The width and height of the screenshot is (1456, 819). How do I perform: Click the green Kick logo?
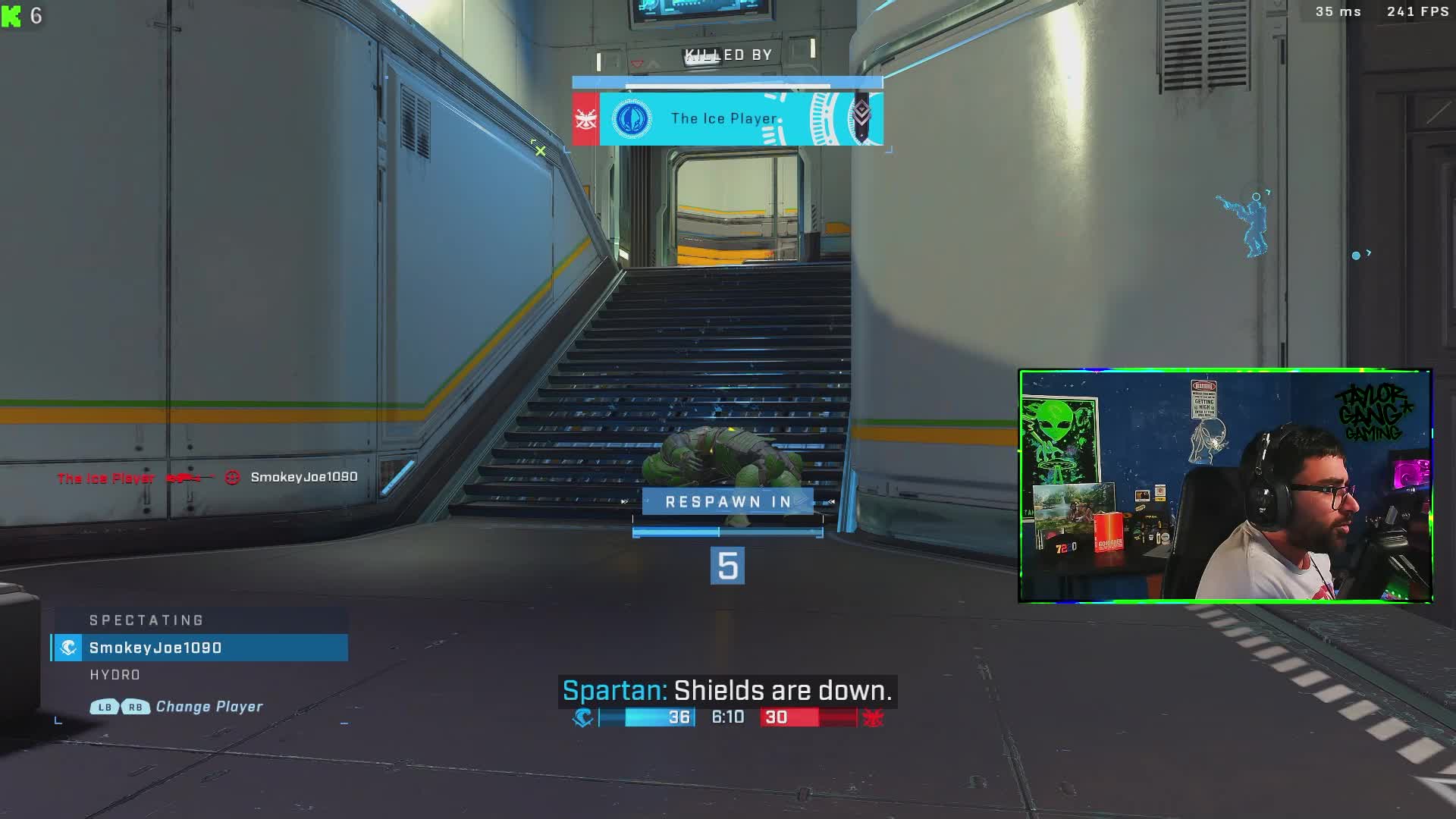pyautogui.click(x=11, y=16)
